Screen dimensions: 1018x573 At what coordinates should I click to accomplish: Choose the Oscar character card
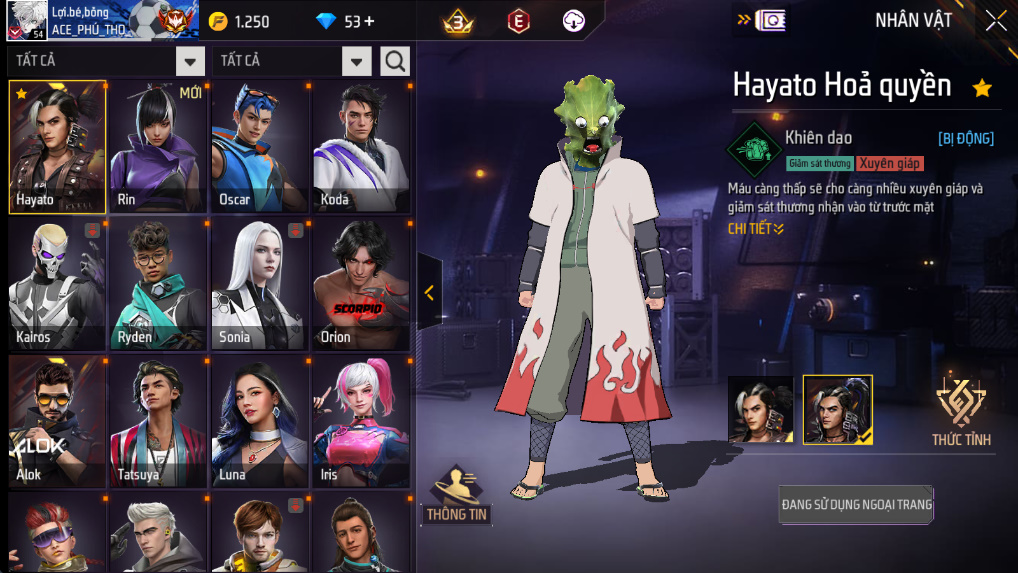coord(260,147)
